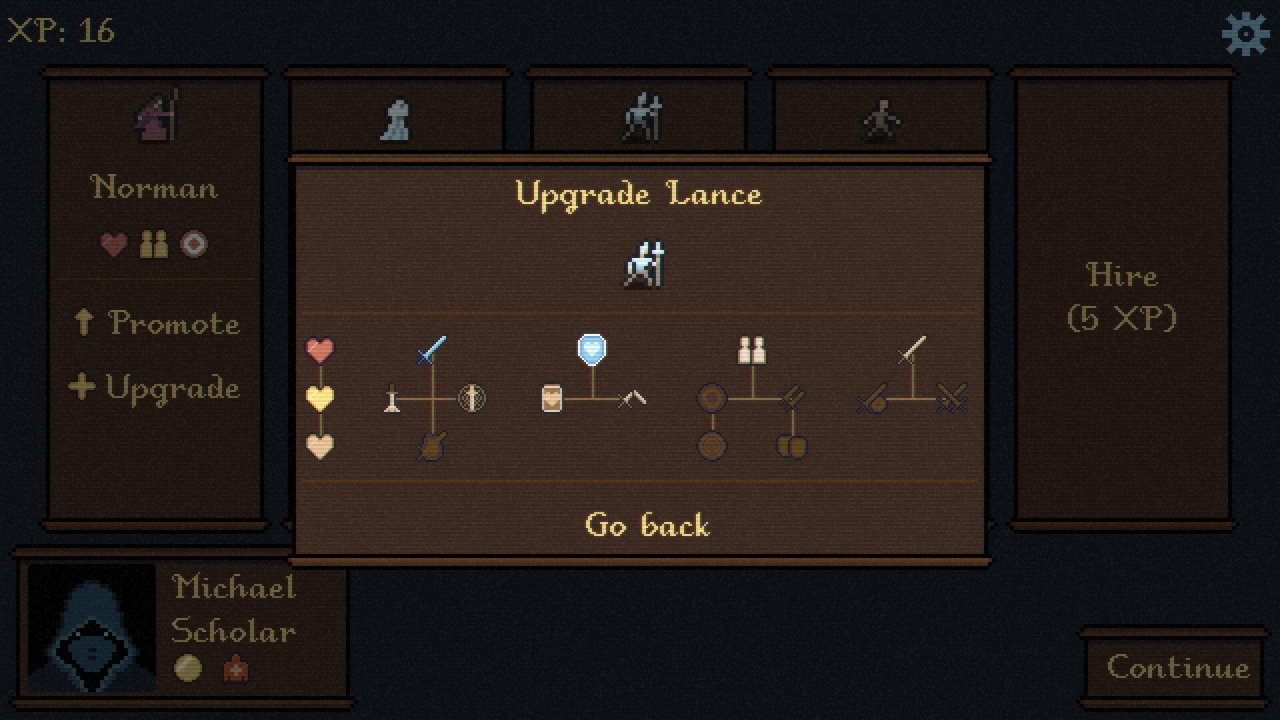Click Go back in the Upgrade Lance panel
This screenshot has height=720, width=1280.
coord(647,525)
